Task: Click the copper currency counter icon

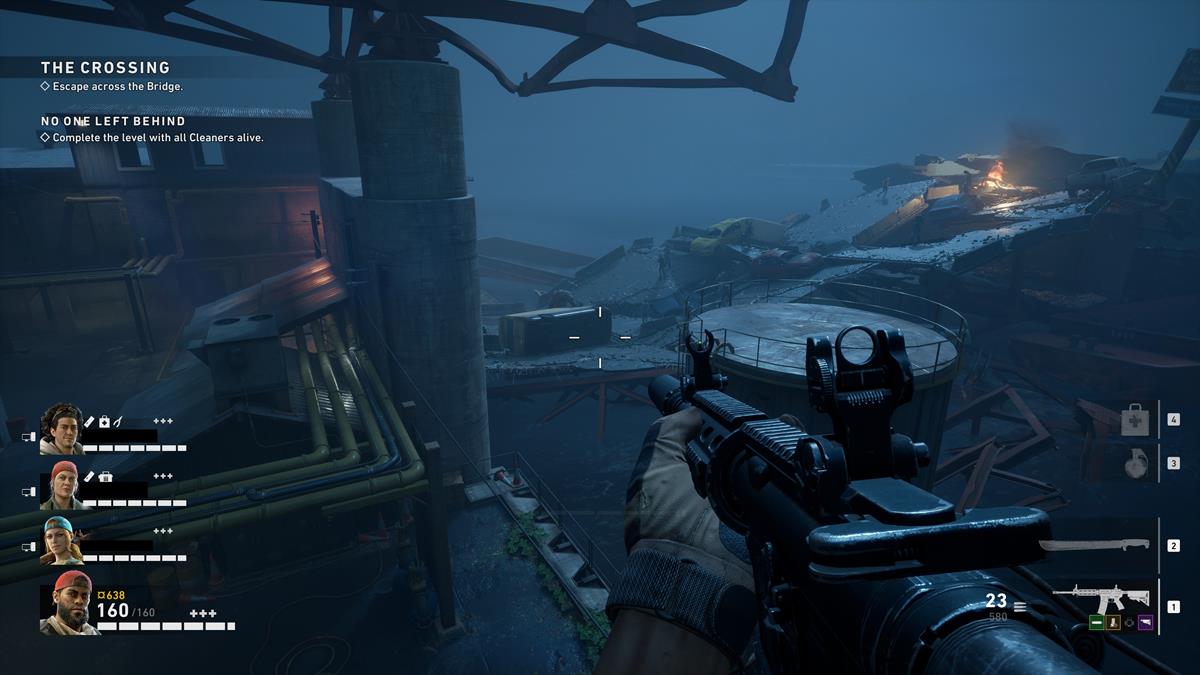Action: coord(101,595)
